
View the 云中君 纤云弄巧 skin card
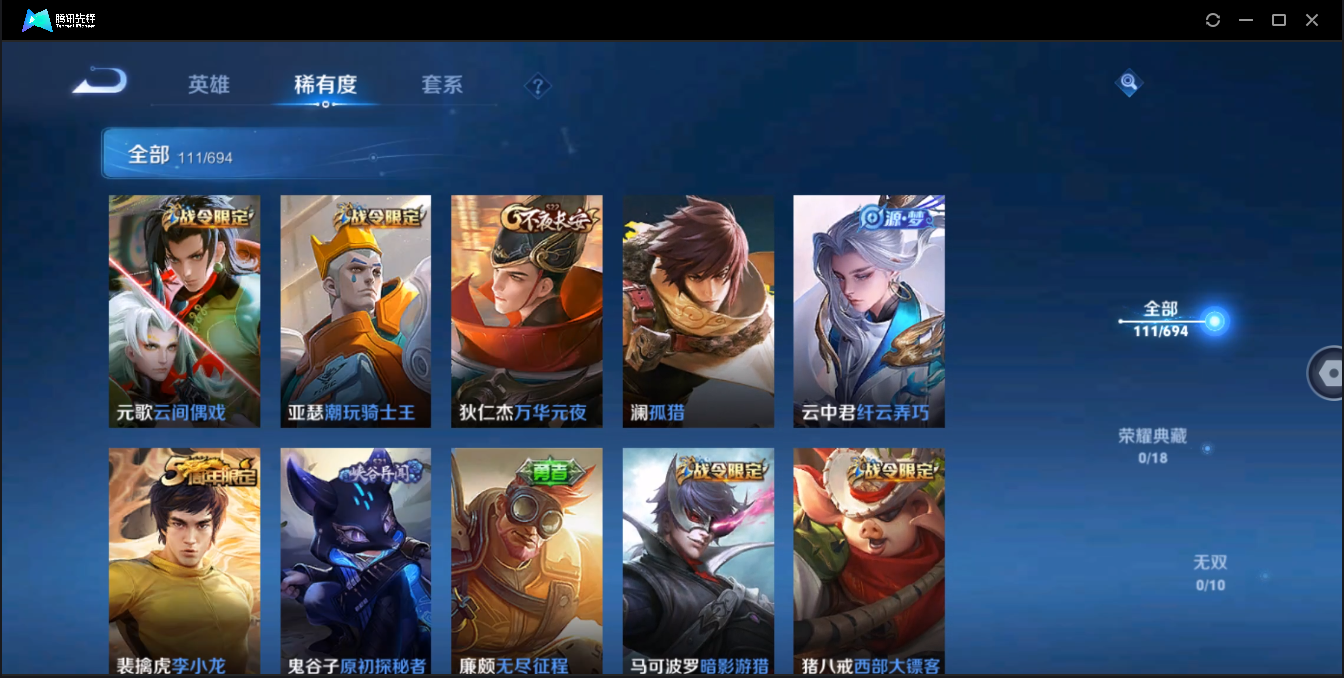[869, 311]
